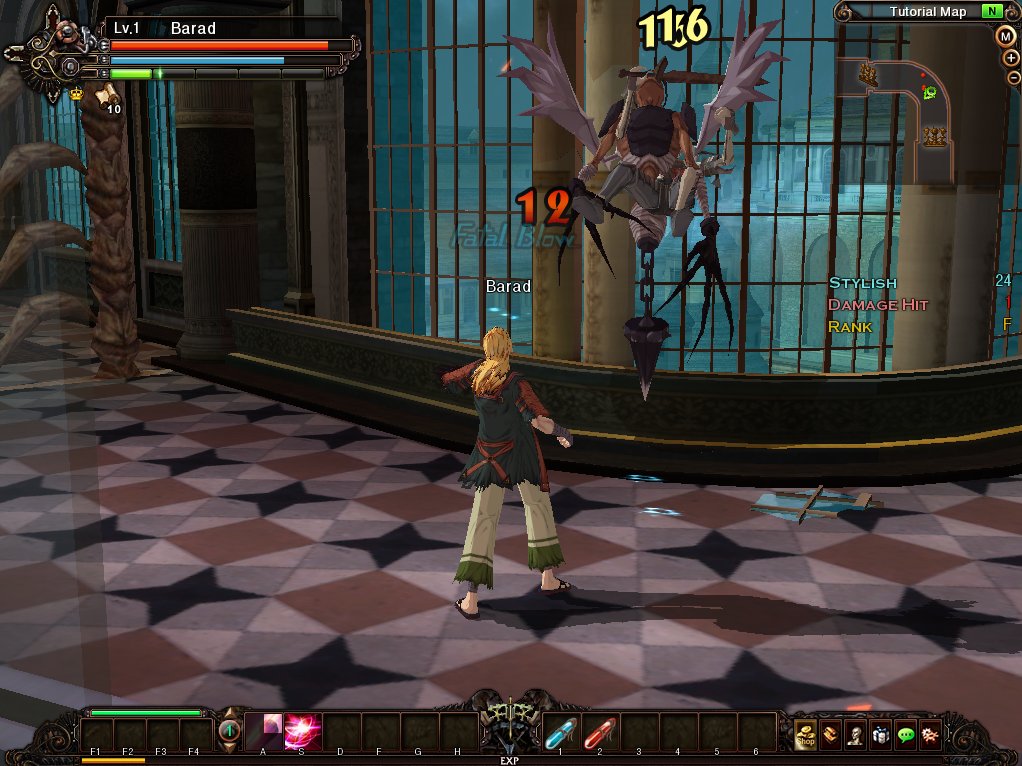Activate the pink swirl skill in slot S
Viewport: 1022px width, 766px height.
(302, 733)
